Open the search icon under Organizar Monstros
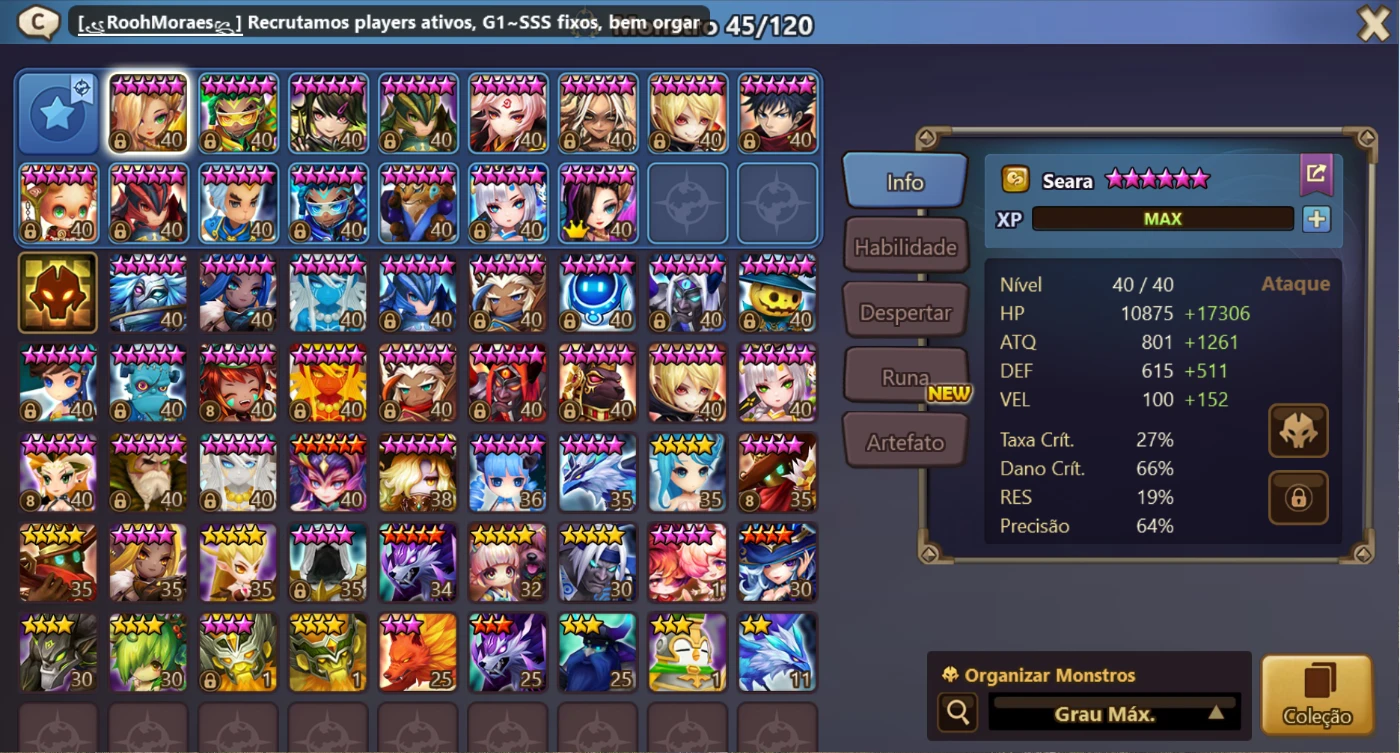1400x753 pixels. coord(957,712)
